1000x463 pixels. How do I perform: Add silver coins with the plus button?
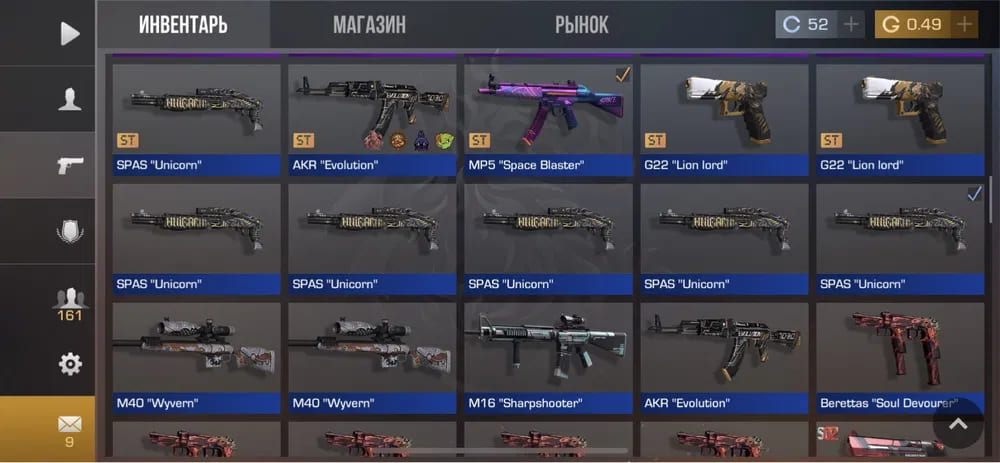851,25
